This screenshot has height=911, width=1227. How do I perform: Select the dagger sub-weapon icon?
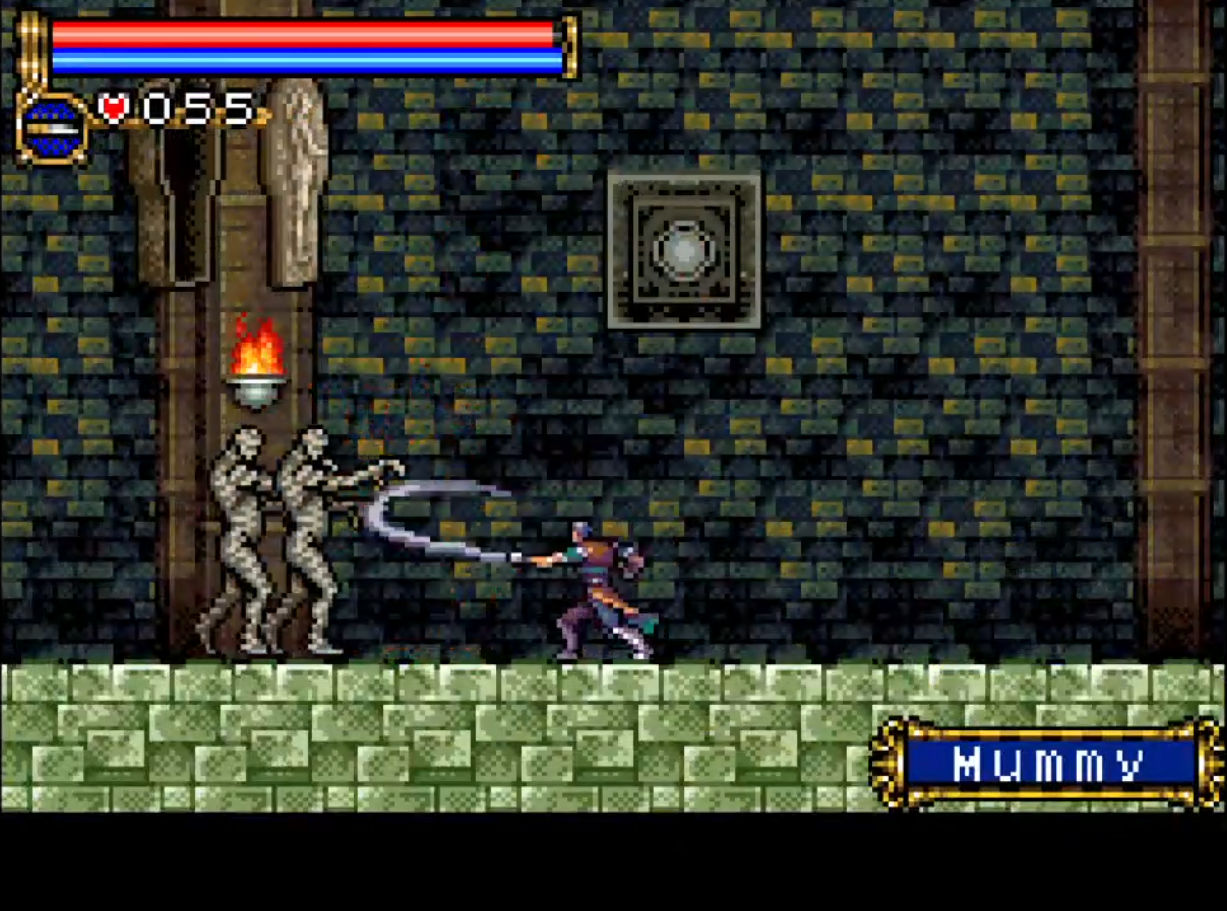click(52, 128)
